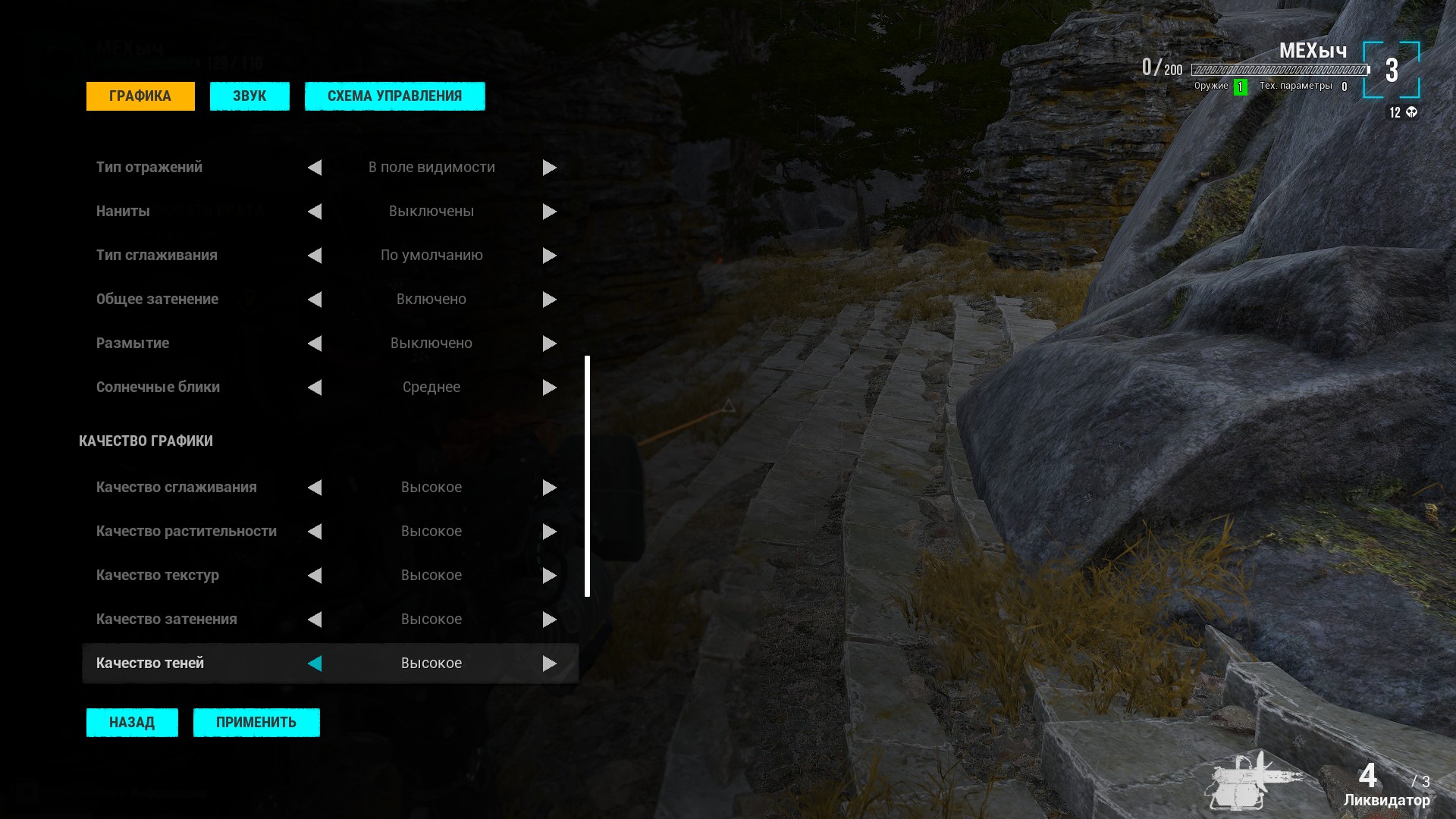Decrease Качество сглаживания using left arrow
This screenshot has height=819, width=1456.
[315, 488]
